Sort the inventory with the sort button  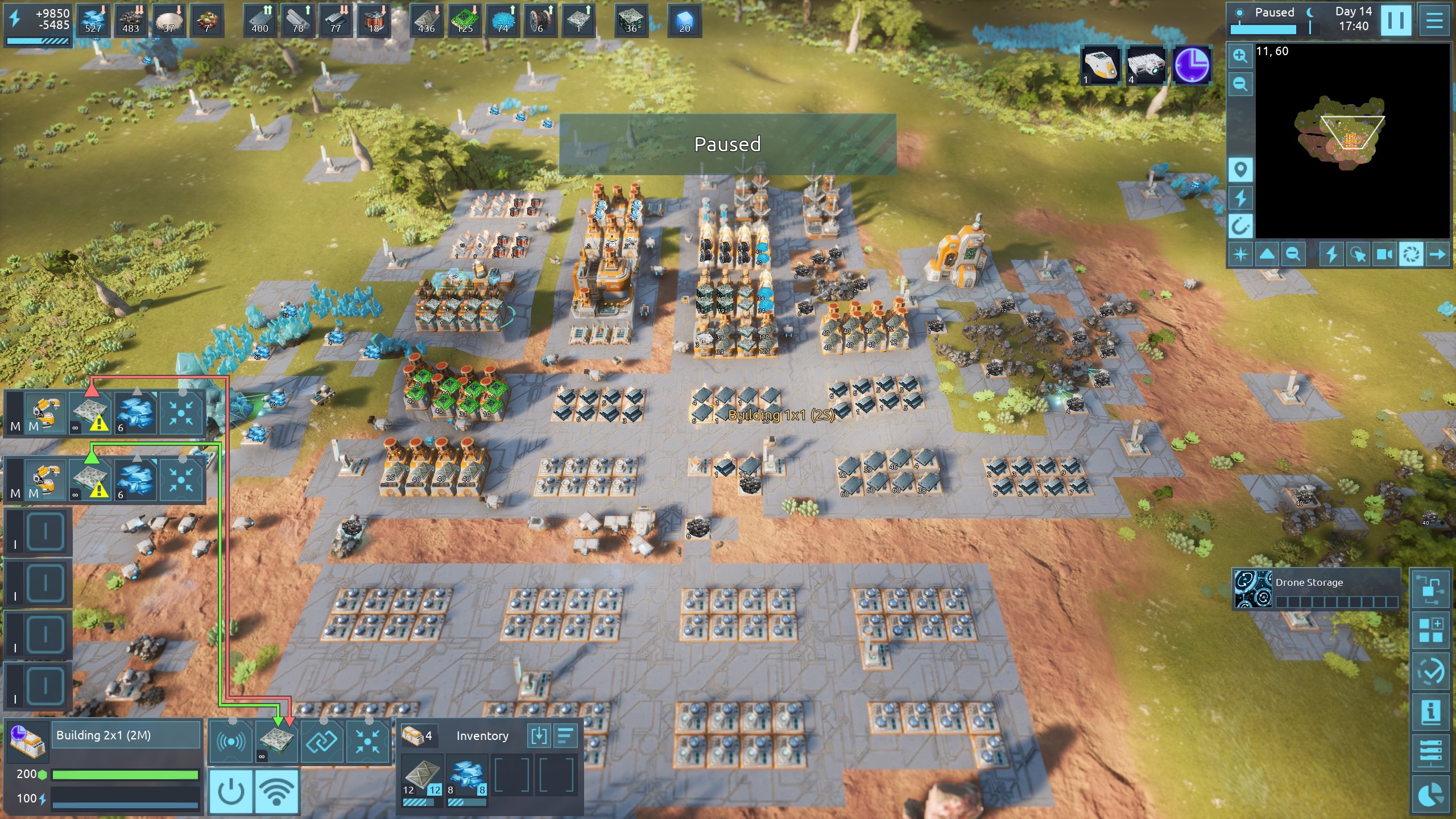click(565, 735)
